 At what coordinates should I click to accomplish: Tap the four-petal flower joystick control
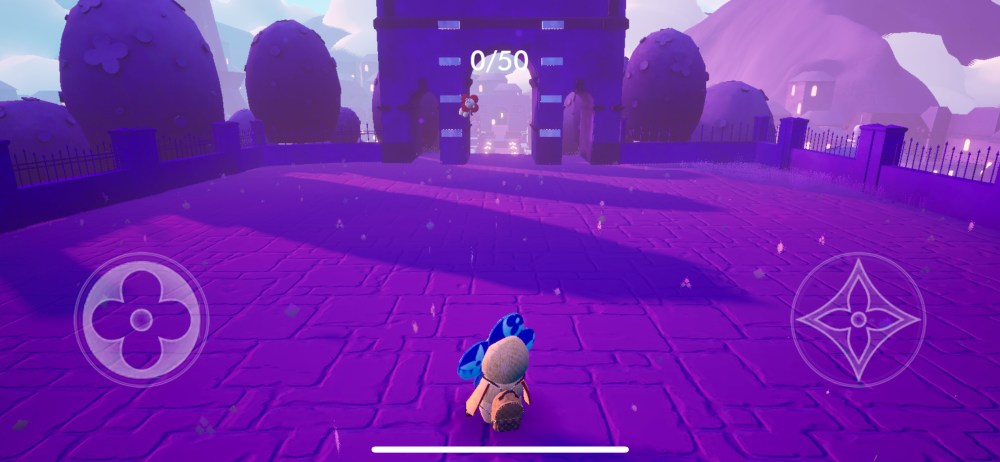click(x=142, y=320)
